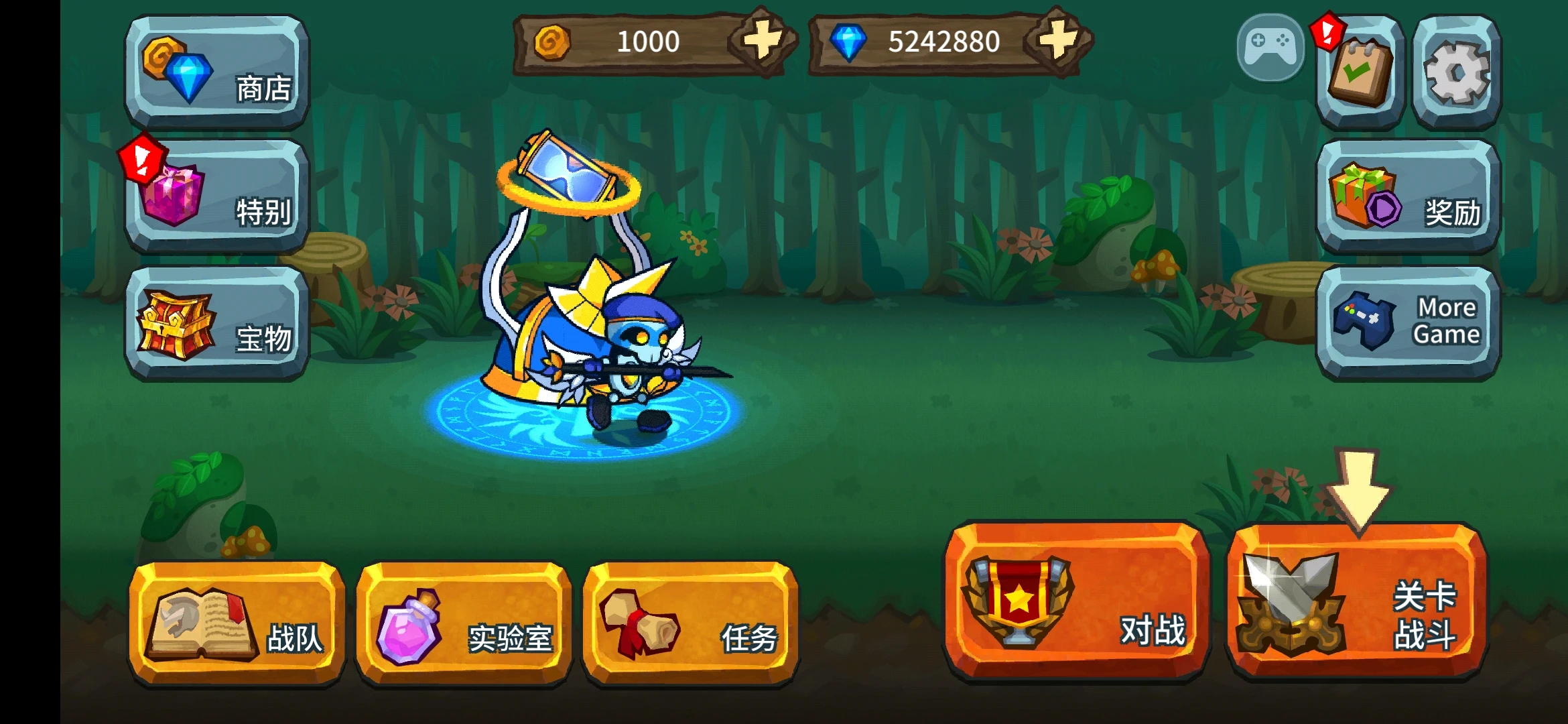Start the 关卡战斗 stage battle
The image size is (1568, 724).
pos(1358,601)
